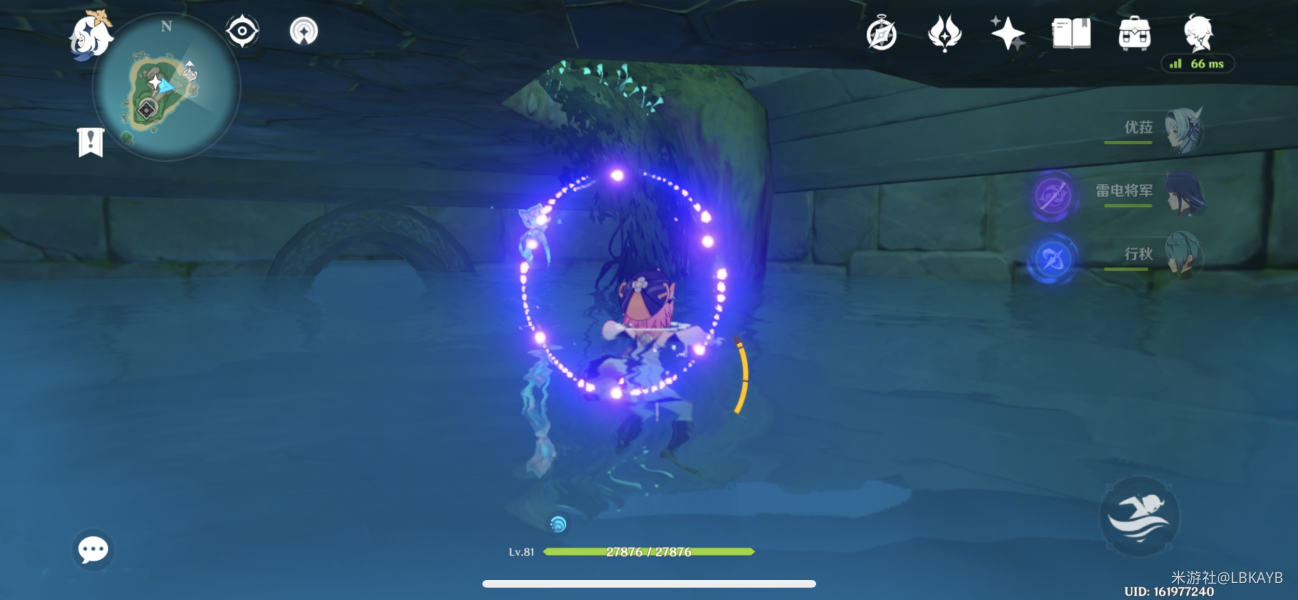Open the co-op mode icon
Screen dimensions: 1298x600
pyautogui.click(x=304, y=32)
